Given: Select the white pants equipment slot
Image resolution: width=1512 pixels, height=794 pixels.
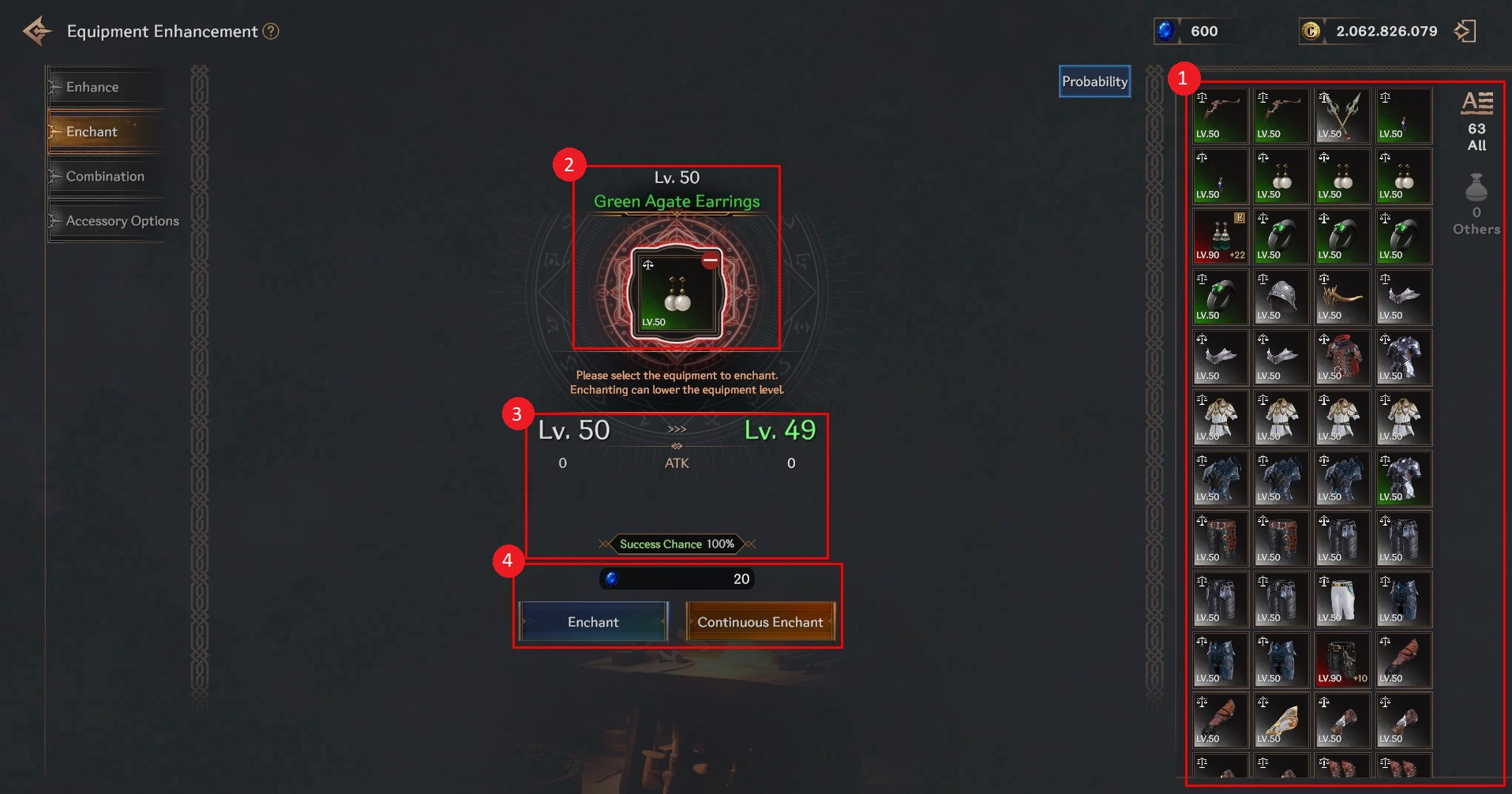Looking at the screenshot, I should click(x=1342, y=599).
